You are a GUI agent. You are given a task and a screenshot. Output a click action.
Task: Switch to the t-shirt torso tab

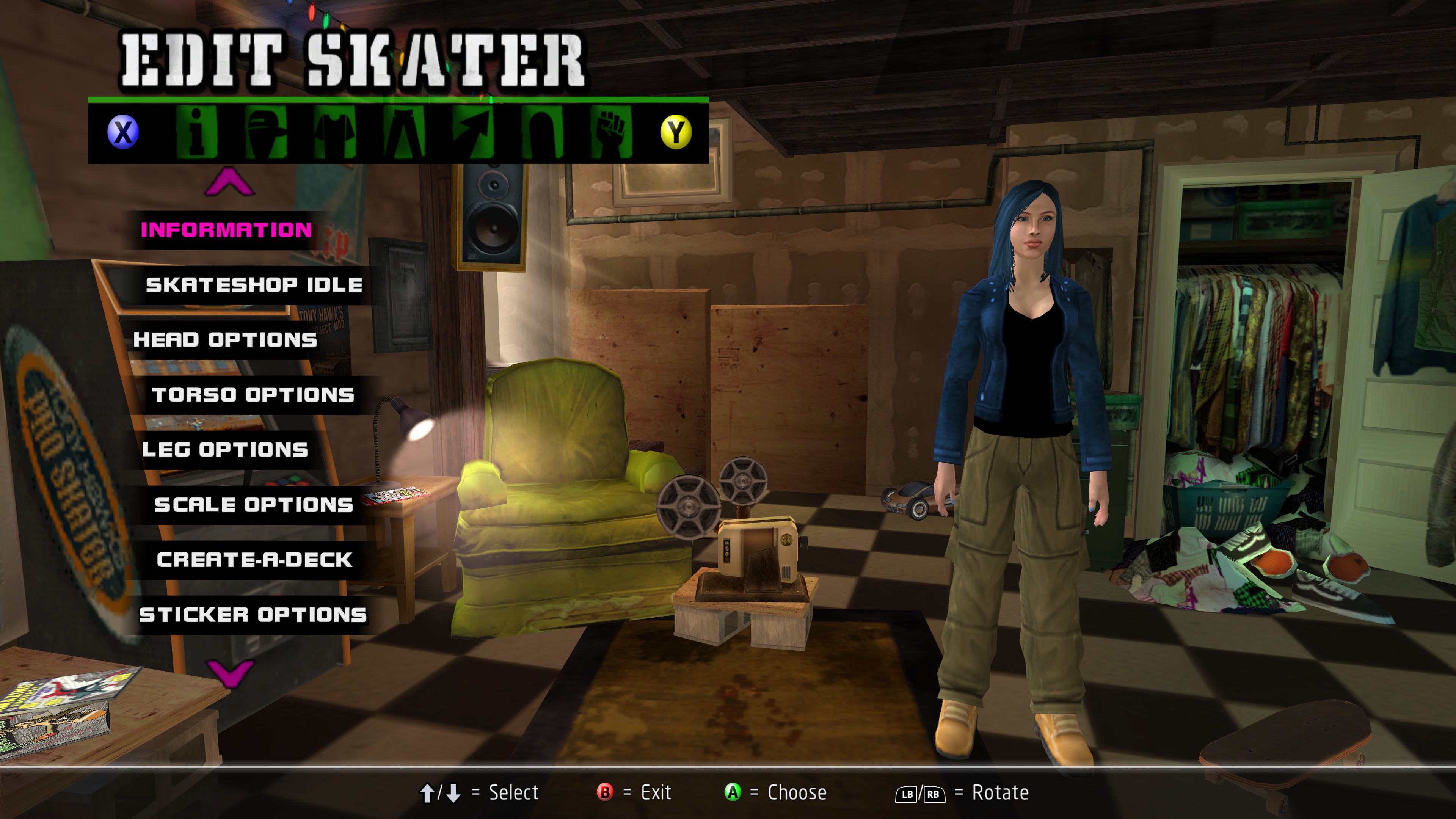point(334,132)
